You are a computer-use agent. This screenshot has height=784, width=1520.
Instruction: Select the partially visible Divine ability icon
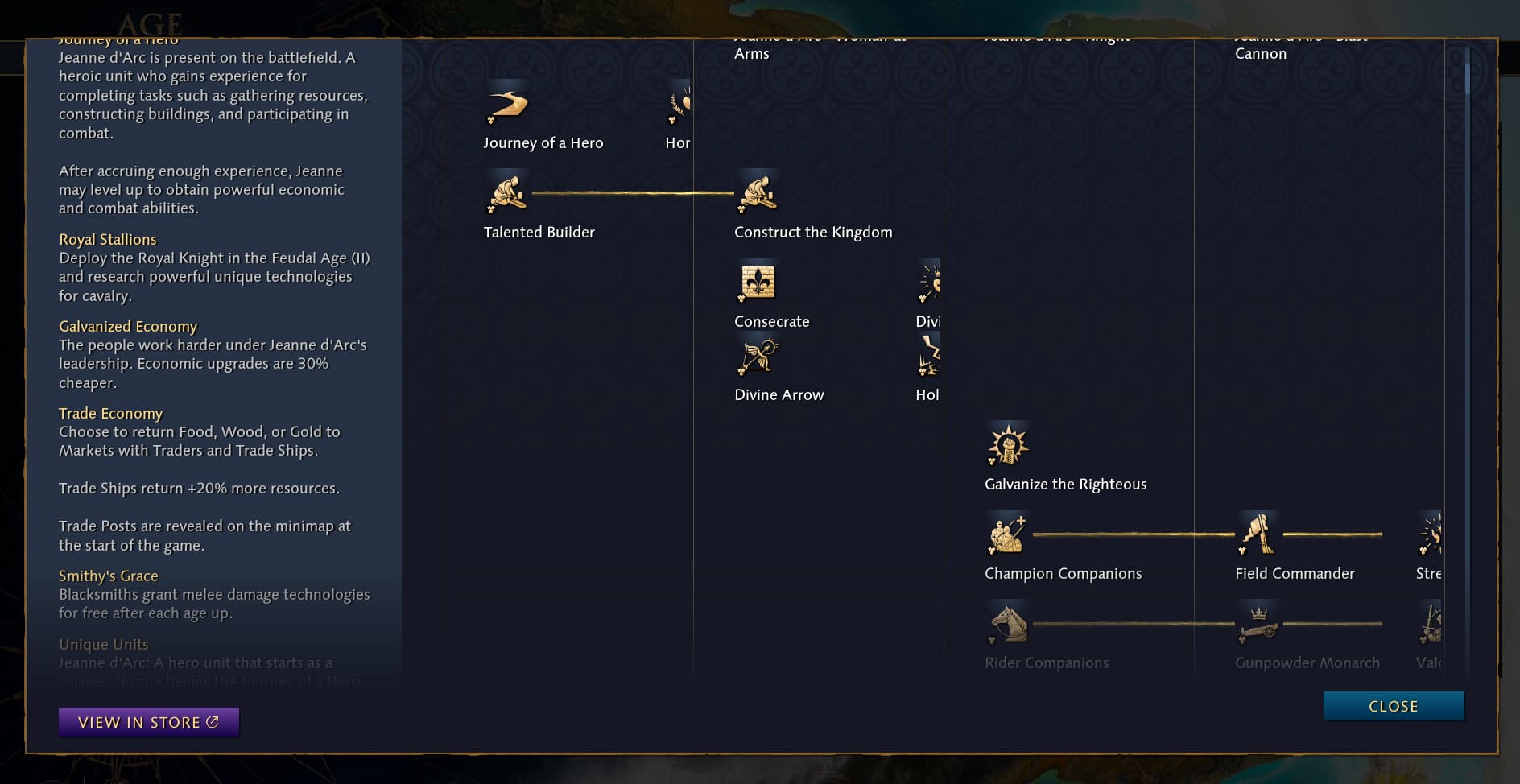931,281
